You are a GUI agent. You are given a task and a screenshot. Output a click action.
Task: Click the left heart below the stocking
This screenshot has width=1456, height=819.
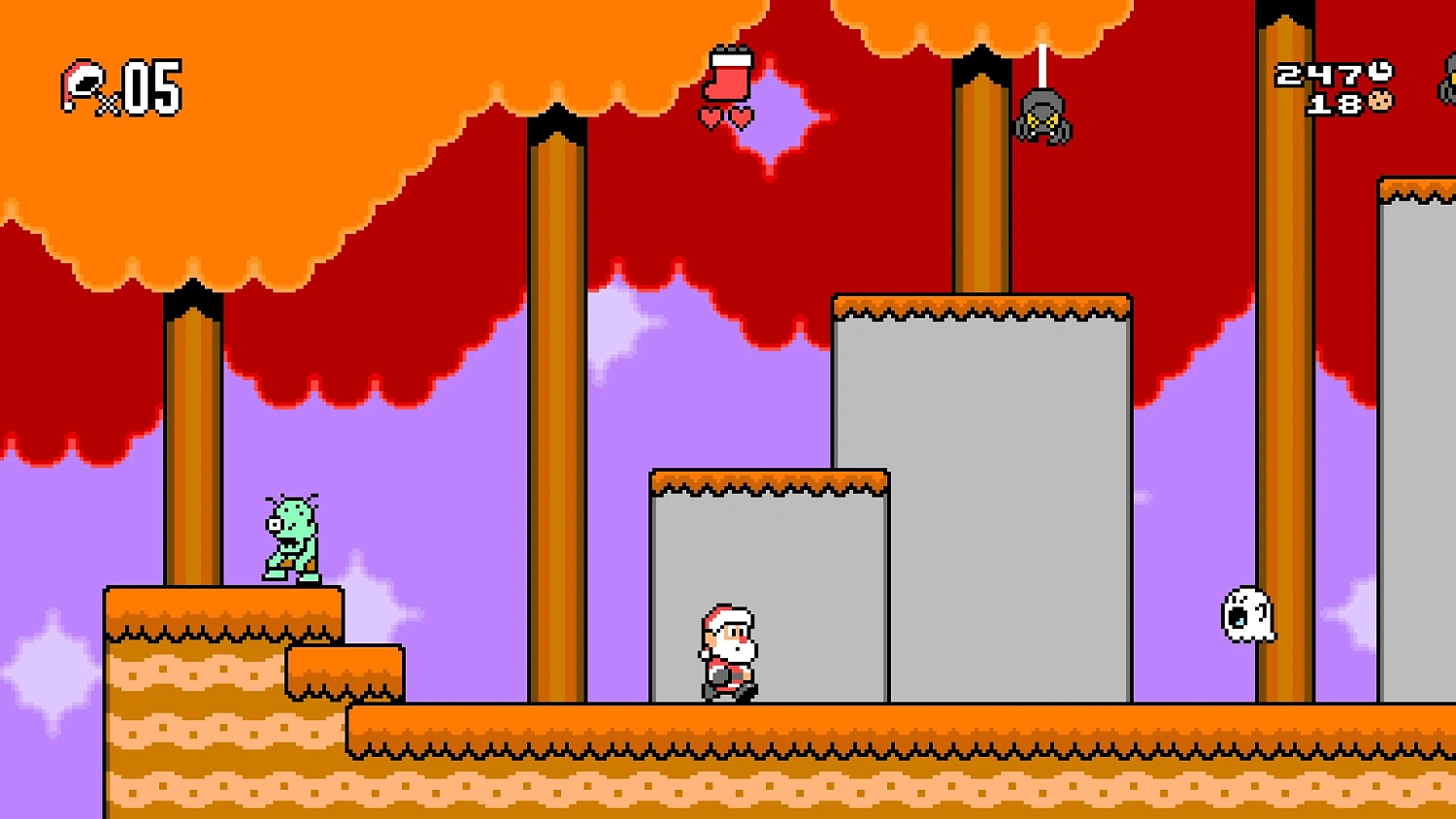711,115
